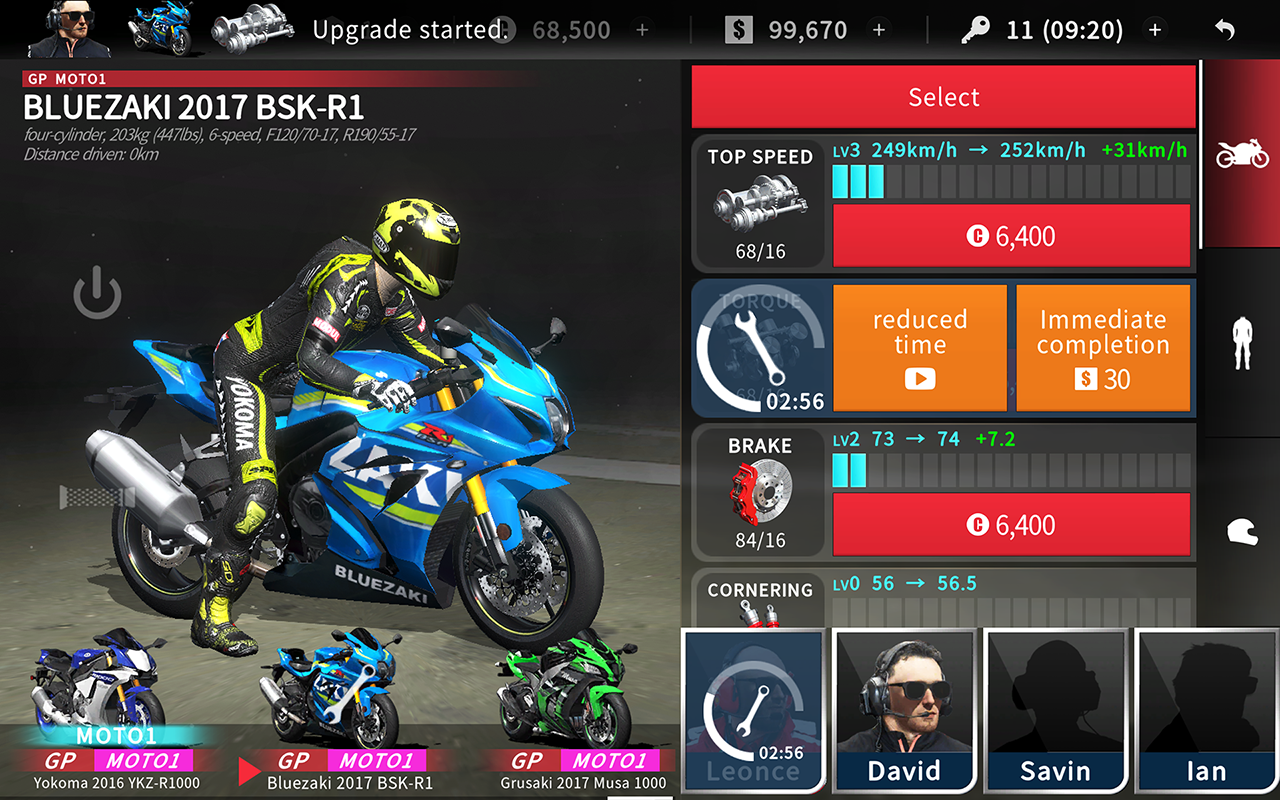Open the rider suit customization icon
1280x800 pixels.
(x=1244, y=345)
